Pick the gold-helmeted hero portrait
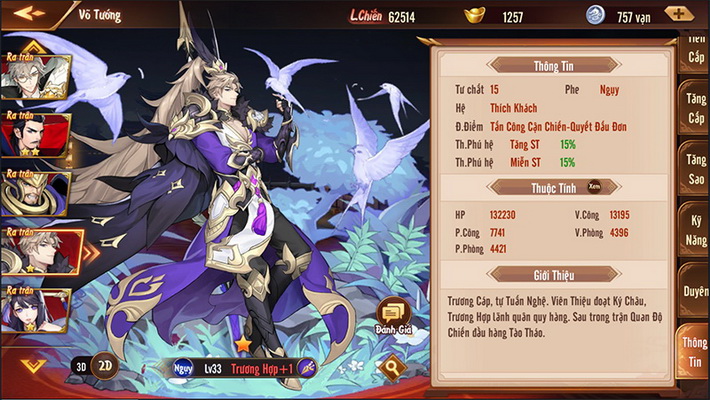The height and width of the screenshot is (400, 710). click(x=36, y=192)
